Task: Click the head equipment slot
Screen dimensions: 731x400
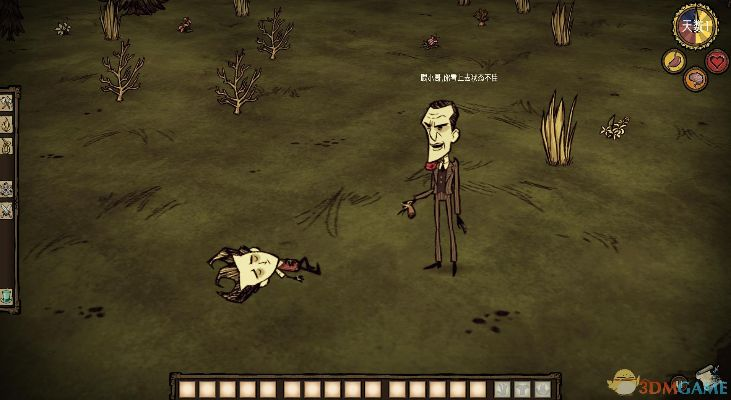Action: coord(542,387)
